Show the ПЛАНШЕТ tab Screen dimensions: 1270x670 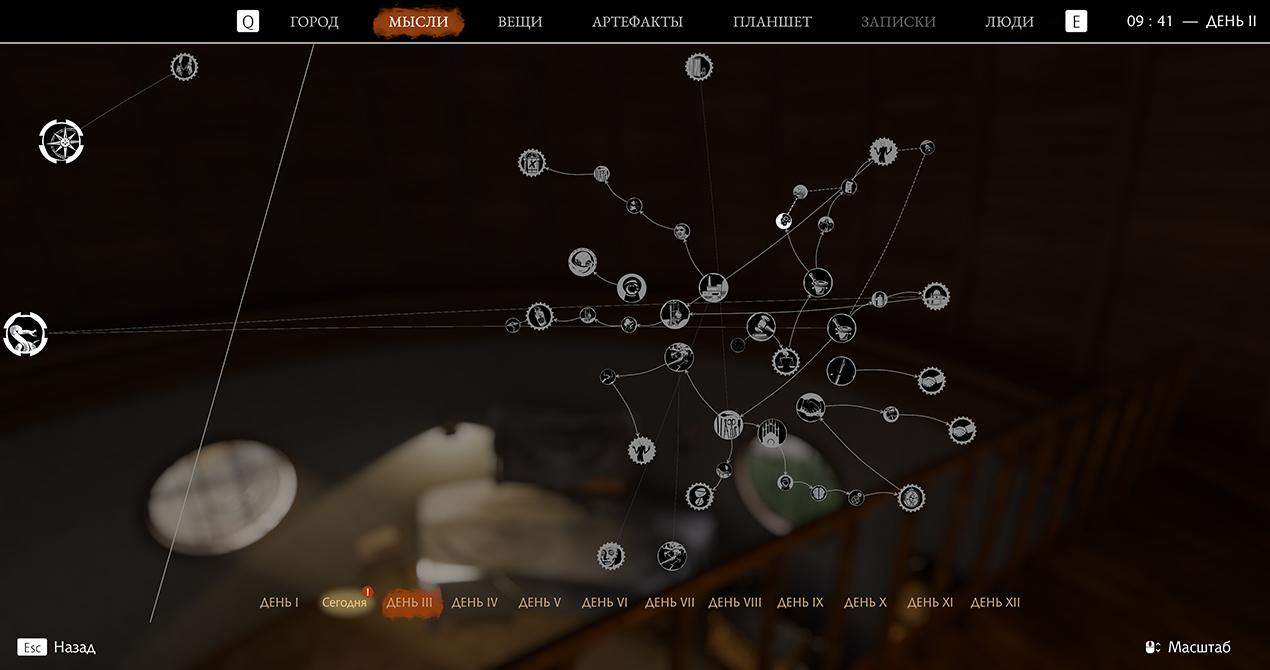[x=772, y=22]
